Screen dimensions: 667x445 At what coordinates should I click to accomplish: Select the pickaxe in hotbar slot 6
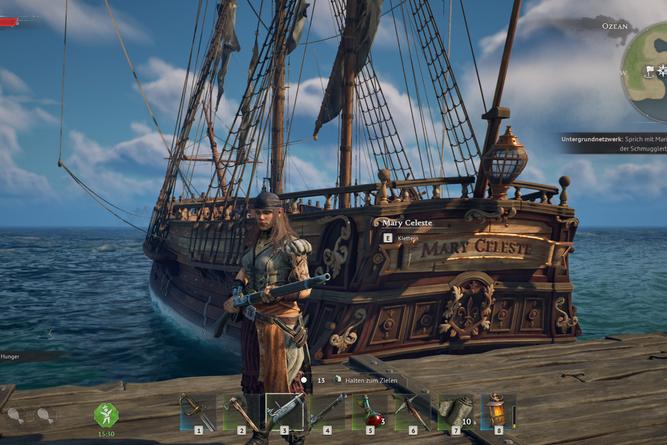413,412
